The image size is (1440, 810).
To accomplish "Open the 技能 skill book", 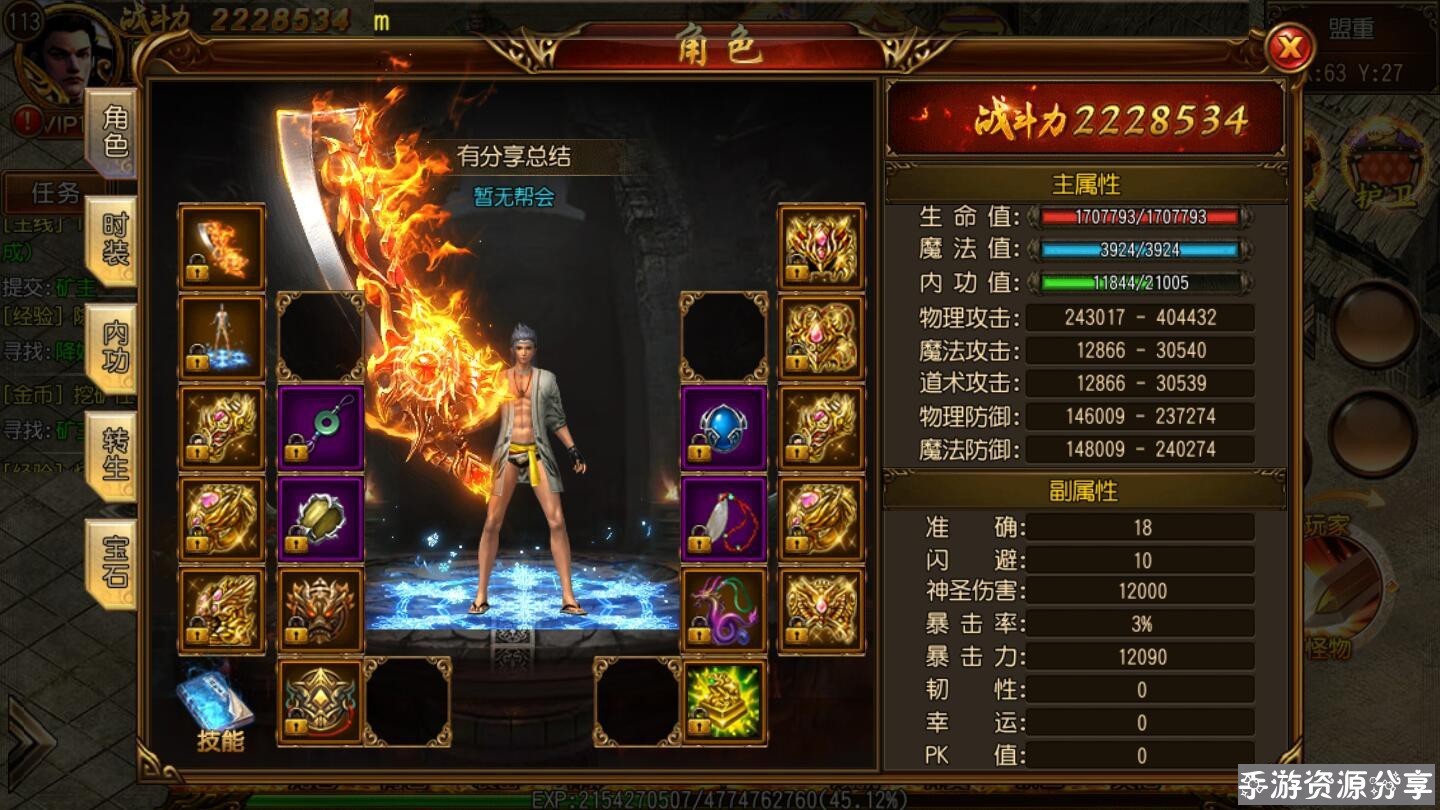I will [218, 710].
